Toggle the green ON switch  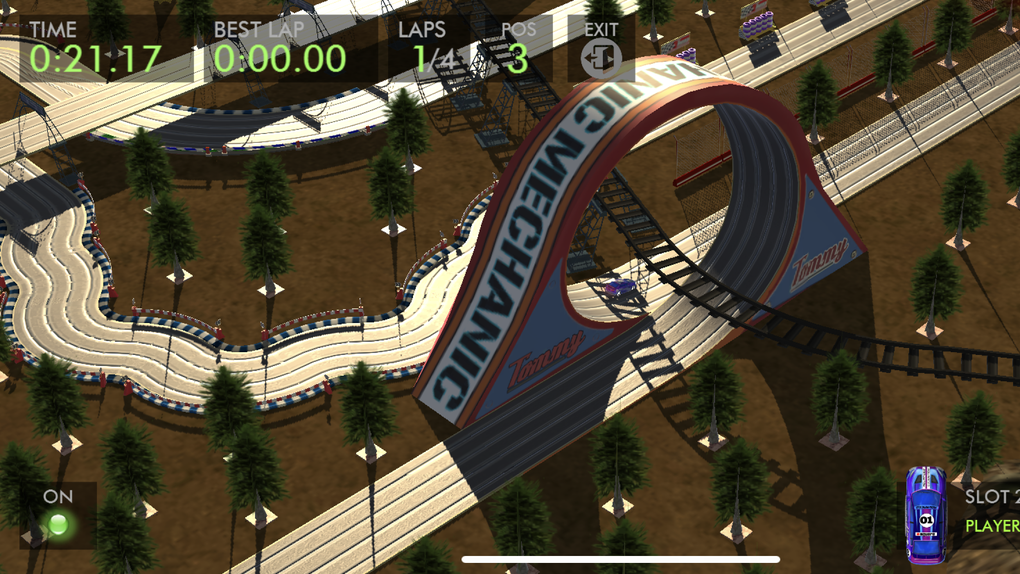pyautogui.click(x=58, y=522)
